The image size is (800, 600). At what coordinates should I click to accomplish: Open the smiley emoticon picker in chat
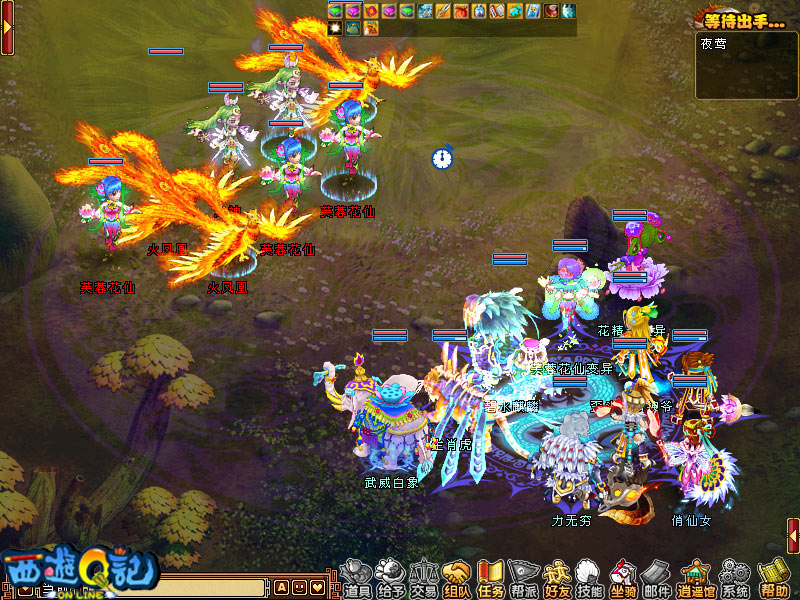tap(299, 587)
